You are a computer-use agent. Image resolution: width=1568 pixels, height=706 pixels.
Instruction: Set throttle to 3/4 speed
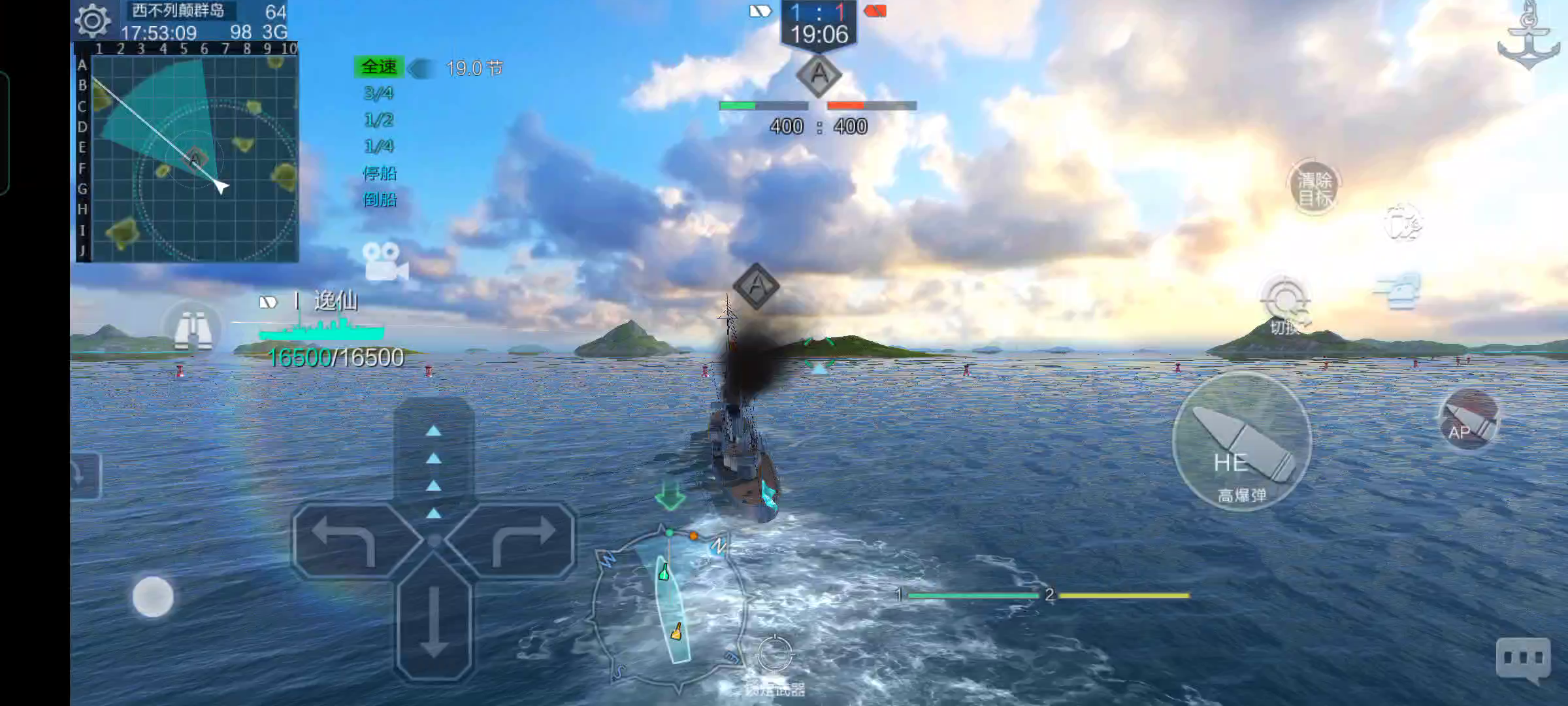(379, 93)
